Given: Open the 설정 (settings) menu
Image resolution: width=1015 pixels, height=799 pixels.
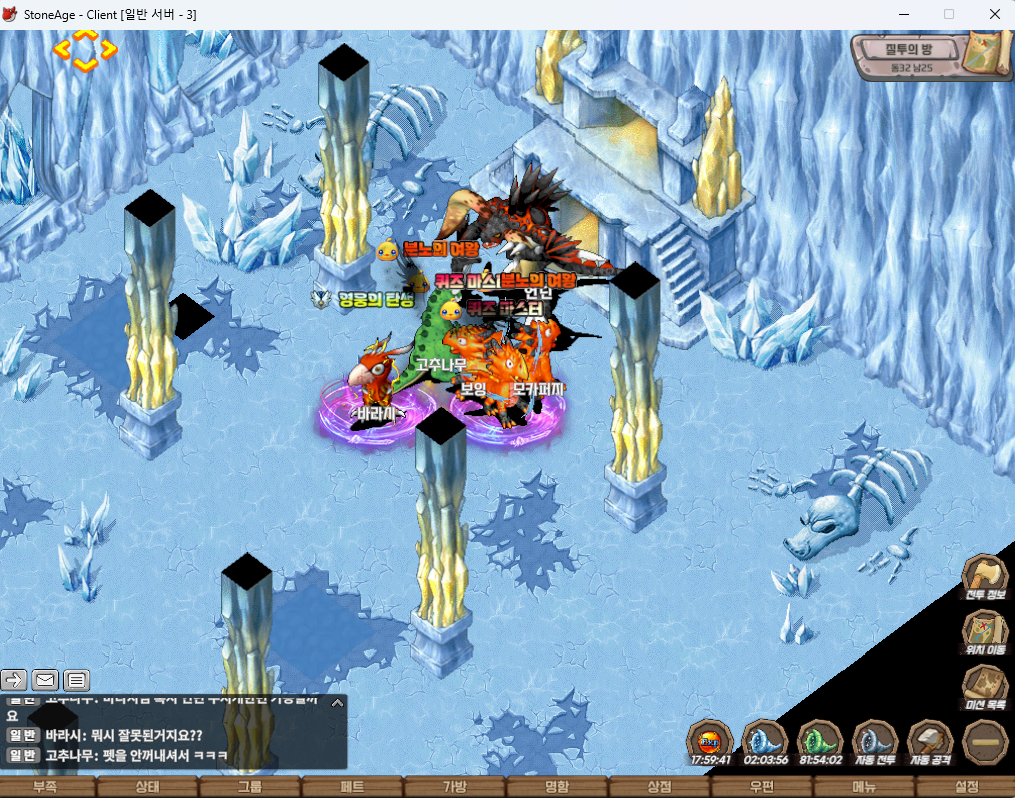Looking at the screenshot, I should coord(966,787).
